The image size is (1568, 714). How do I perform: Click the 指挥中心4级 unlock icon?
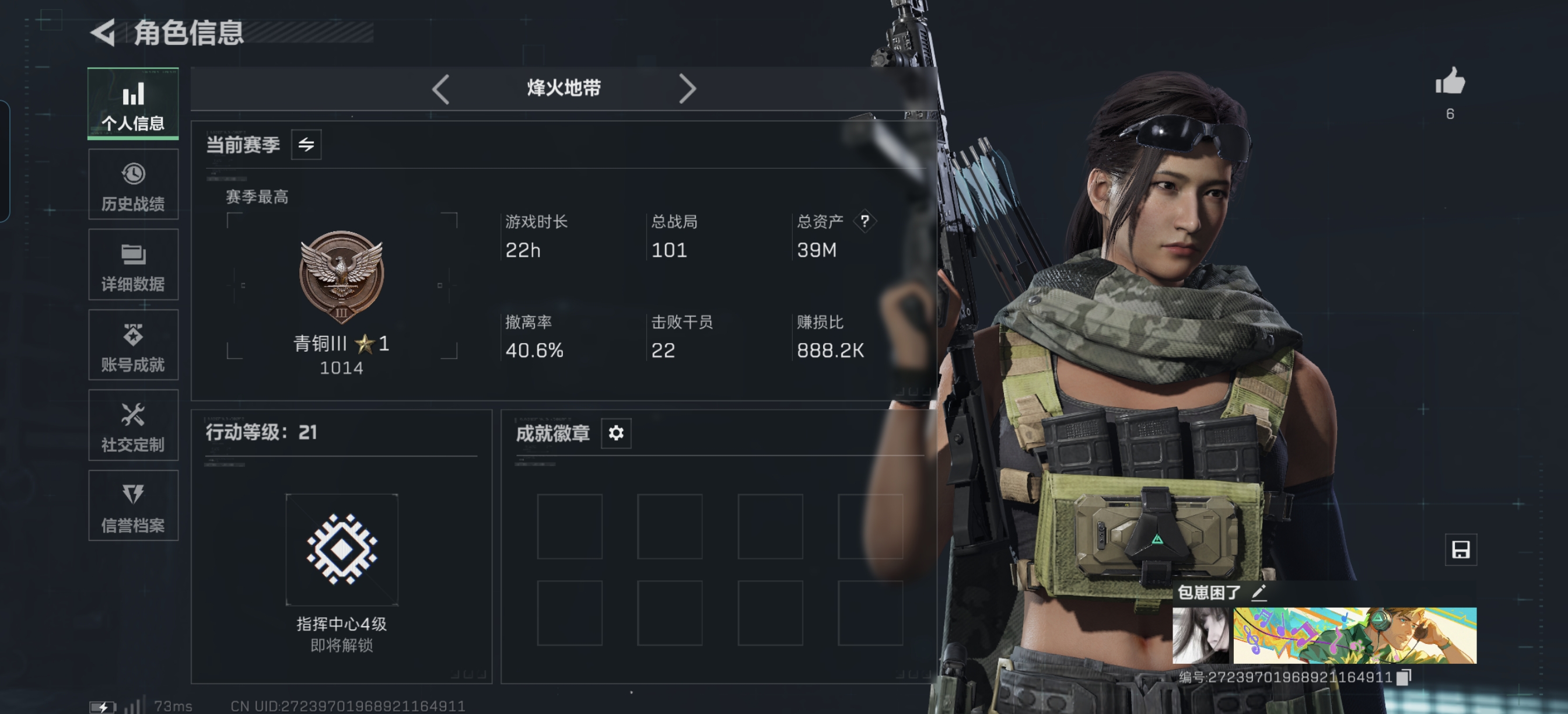(341, 549)
